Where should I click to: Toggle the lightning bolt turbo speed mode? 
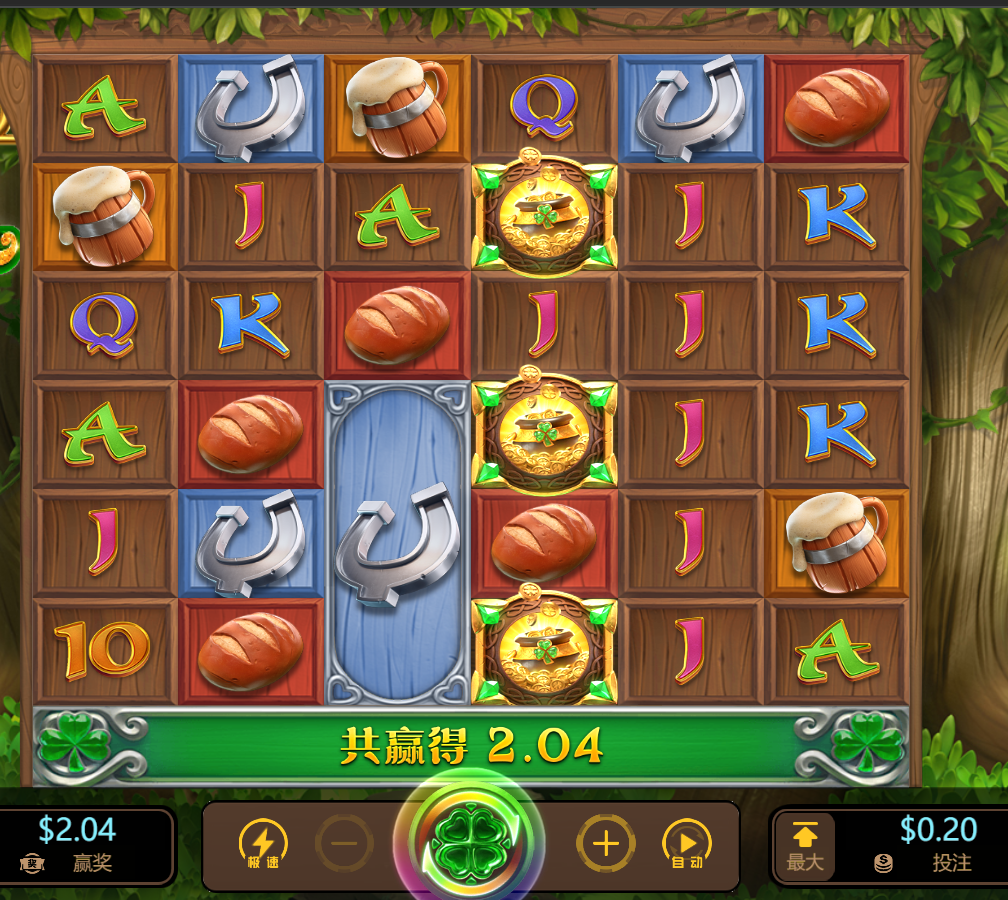263,845
